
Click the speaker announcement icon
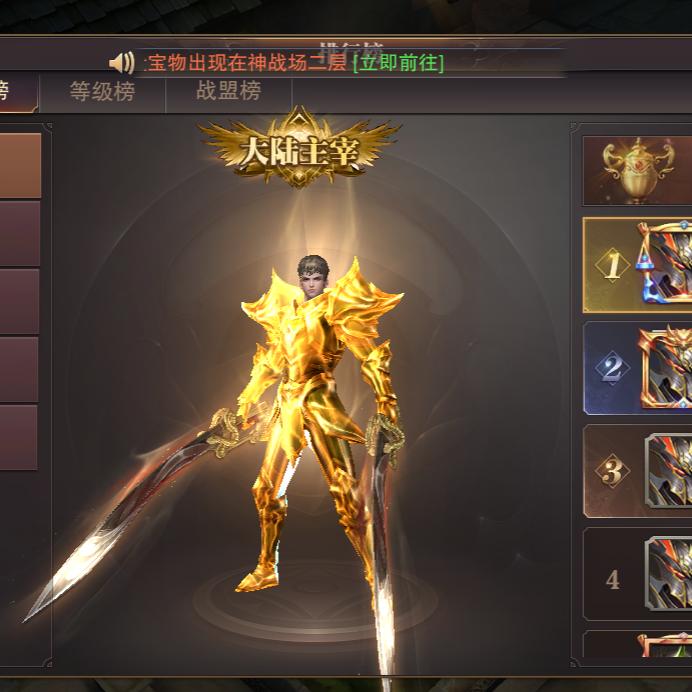[x=122, y=63]
